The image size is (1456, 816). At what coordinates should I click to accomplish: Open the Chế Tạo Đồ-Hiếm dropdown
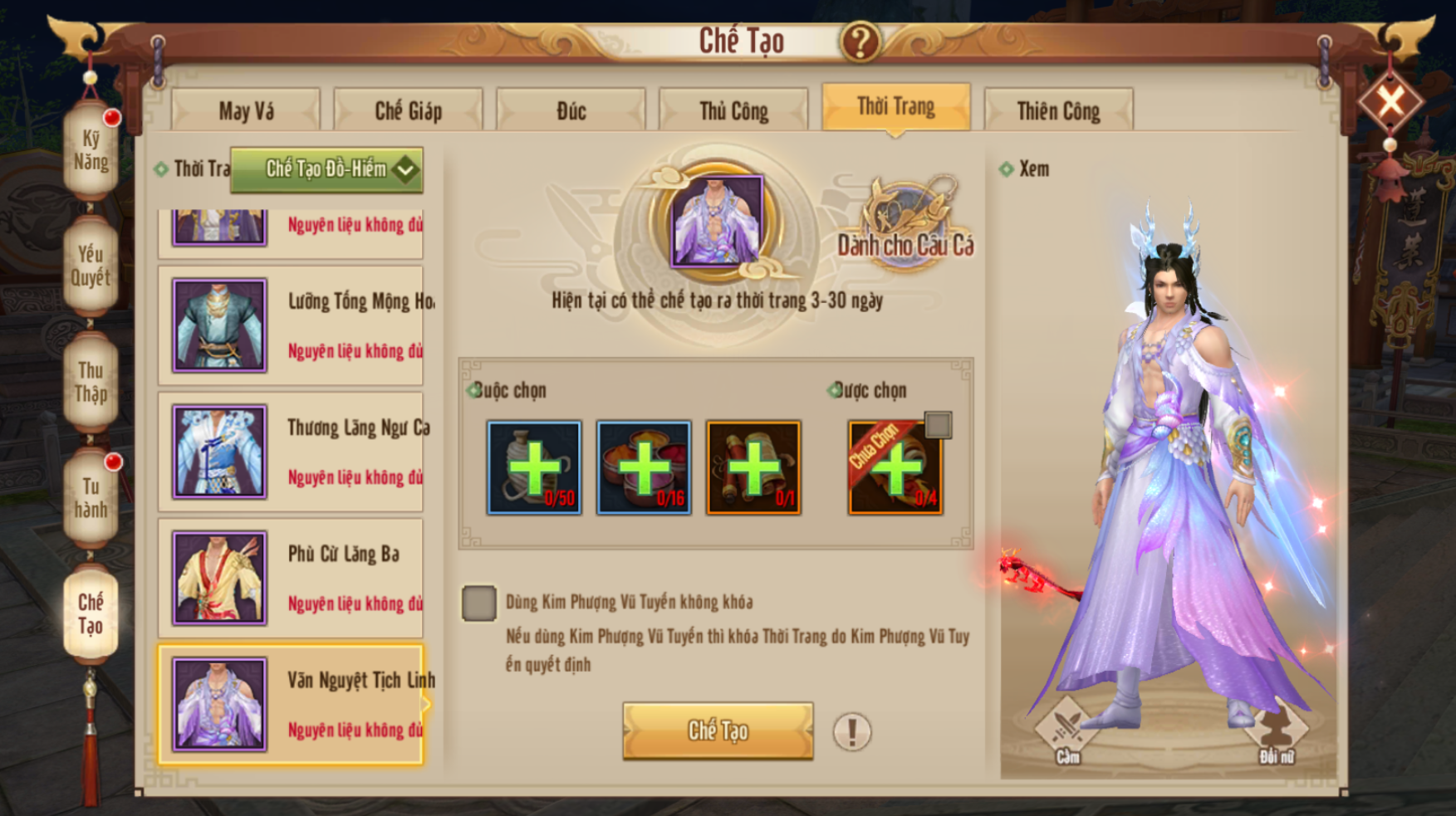(x=326, y=169)
